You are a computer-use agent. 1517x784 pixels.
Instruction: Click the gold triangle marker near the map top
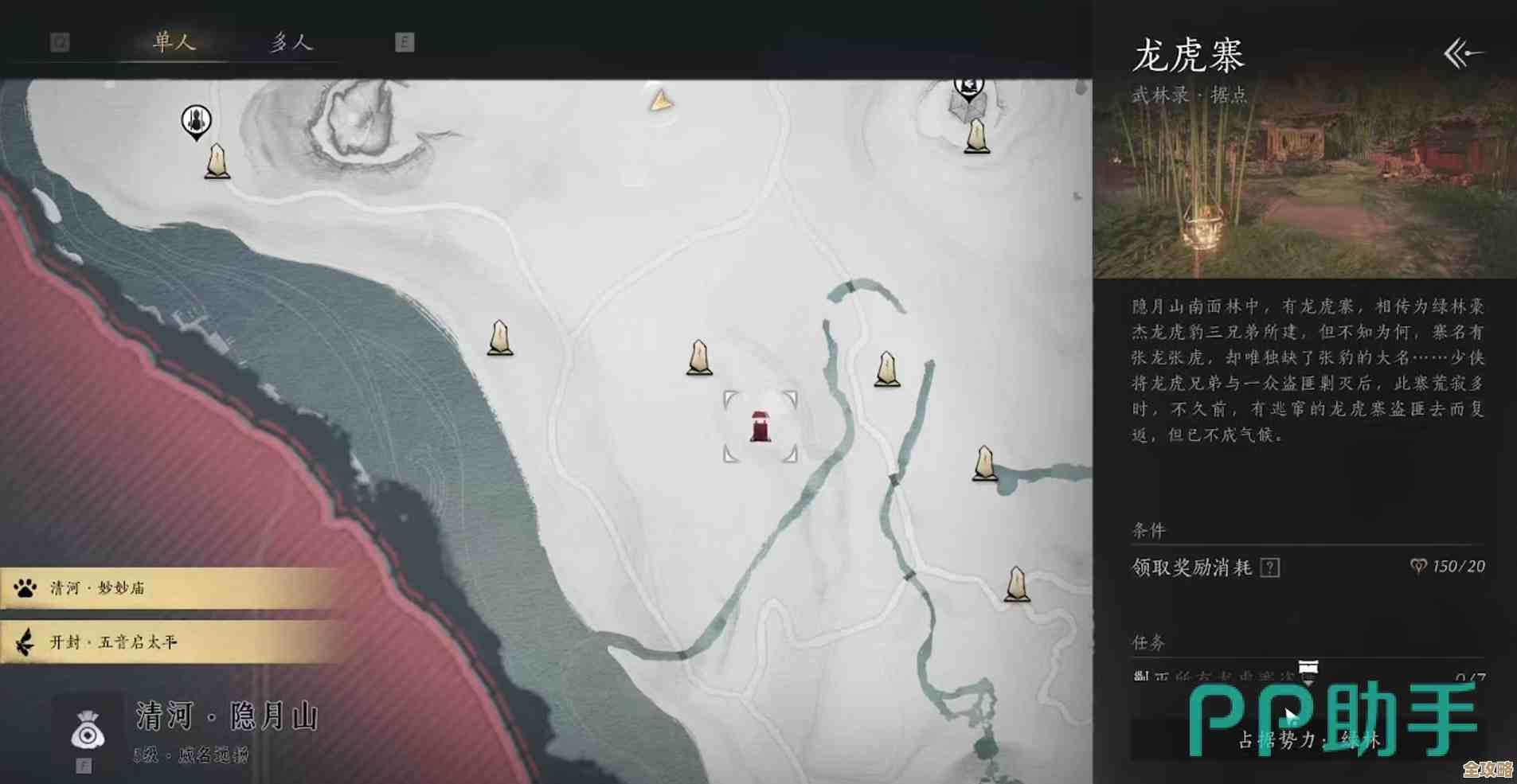663,102
